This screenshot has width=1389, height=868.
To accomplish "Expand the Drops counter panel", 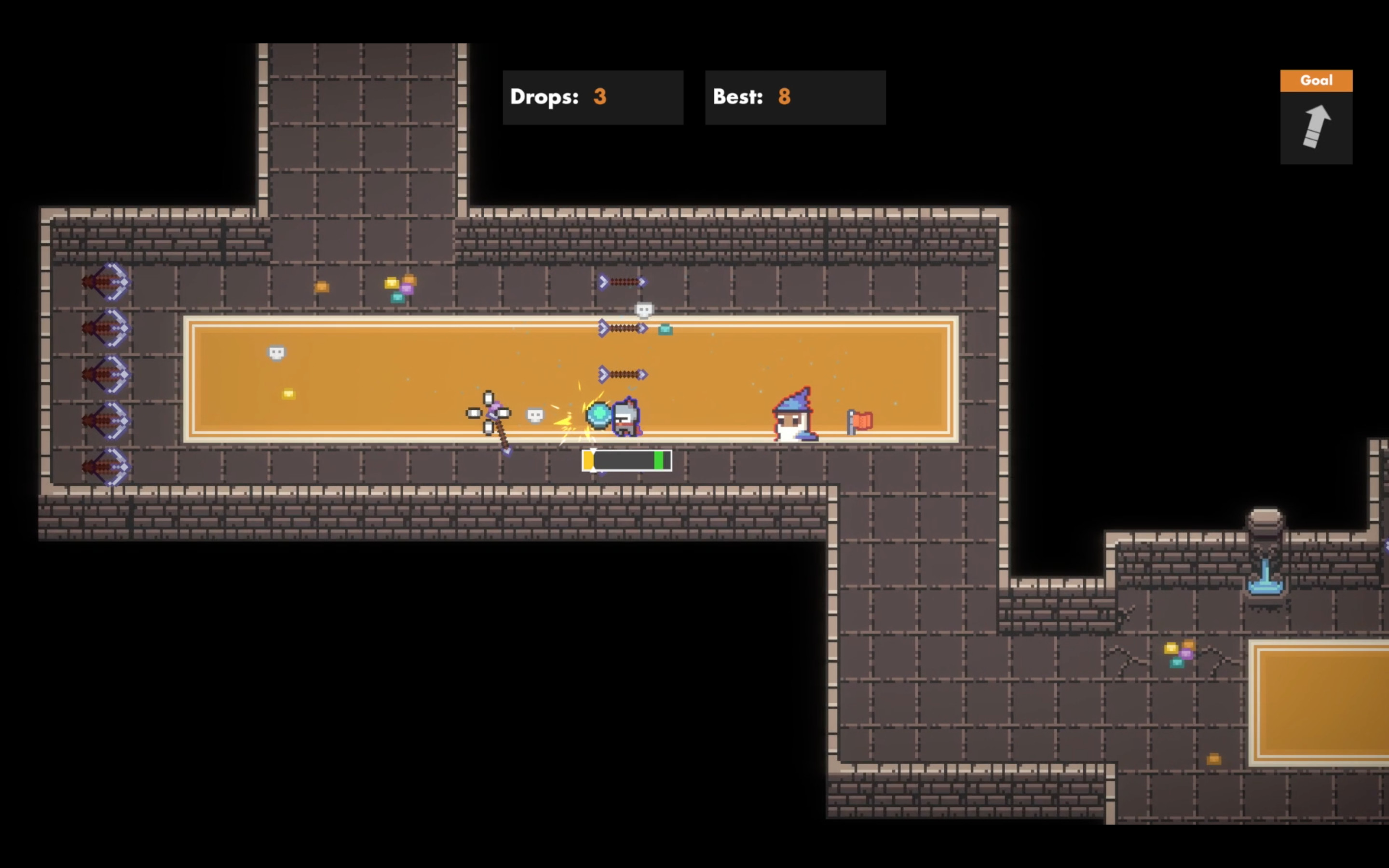I will 593,97.
